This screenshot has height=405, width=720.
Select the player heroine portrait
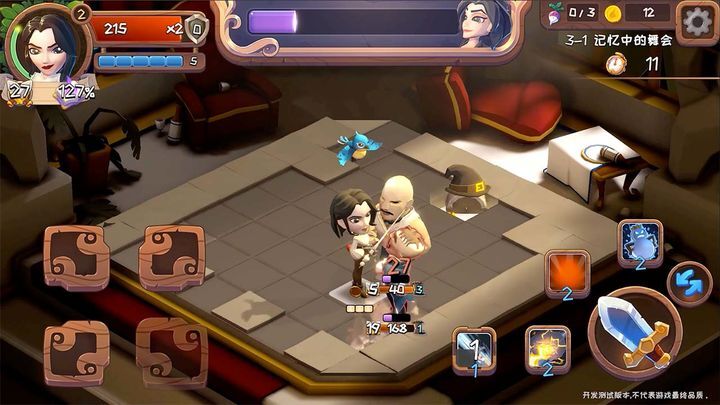click(x=44, y=45)
